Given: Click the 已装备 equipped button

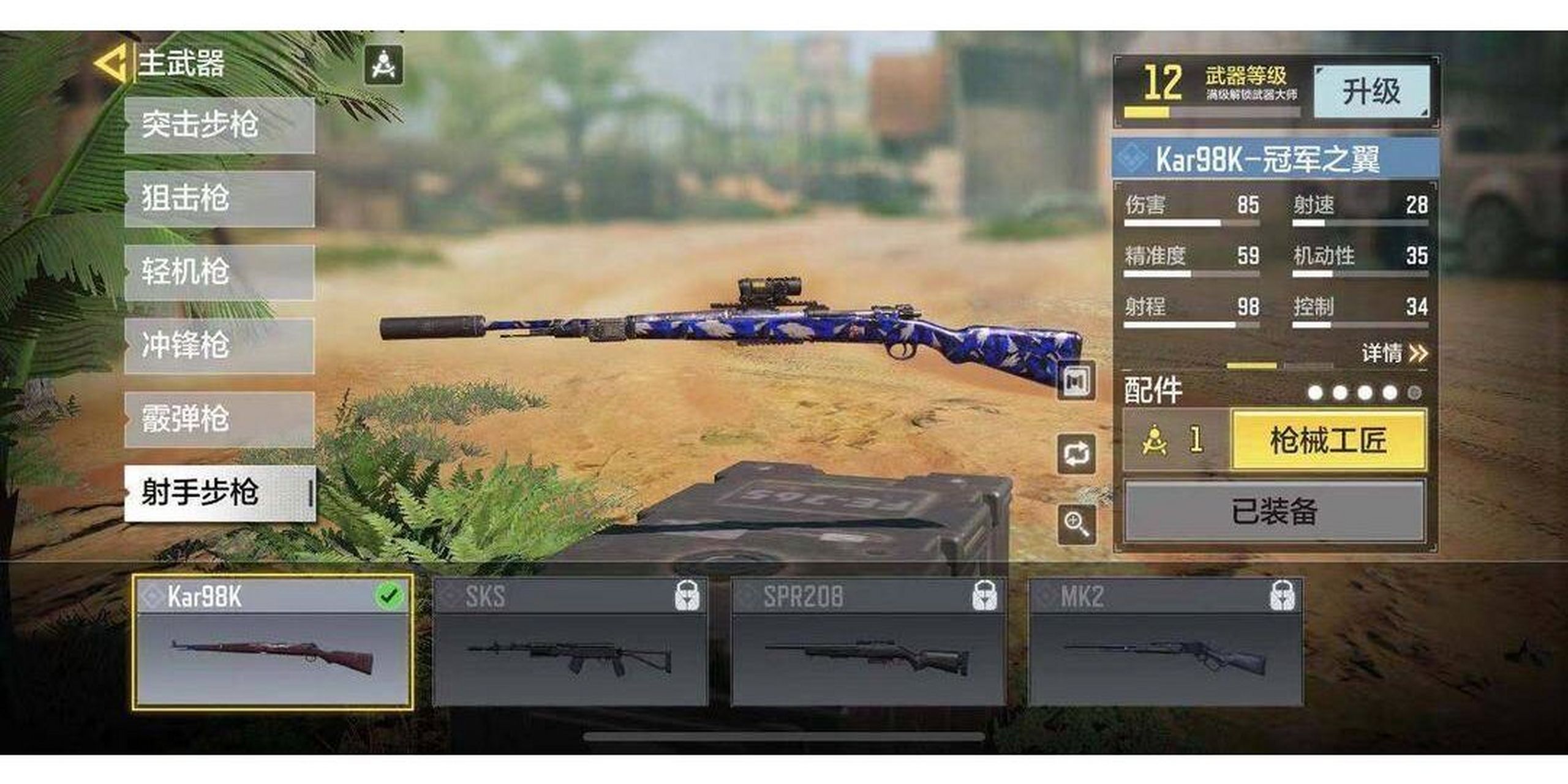Looking at the screenshot, I should coord(1275,511).
